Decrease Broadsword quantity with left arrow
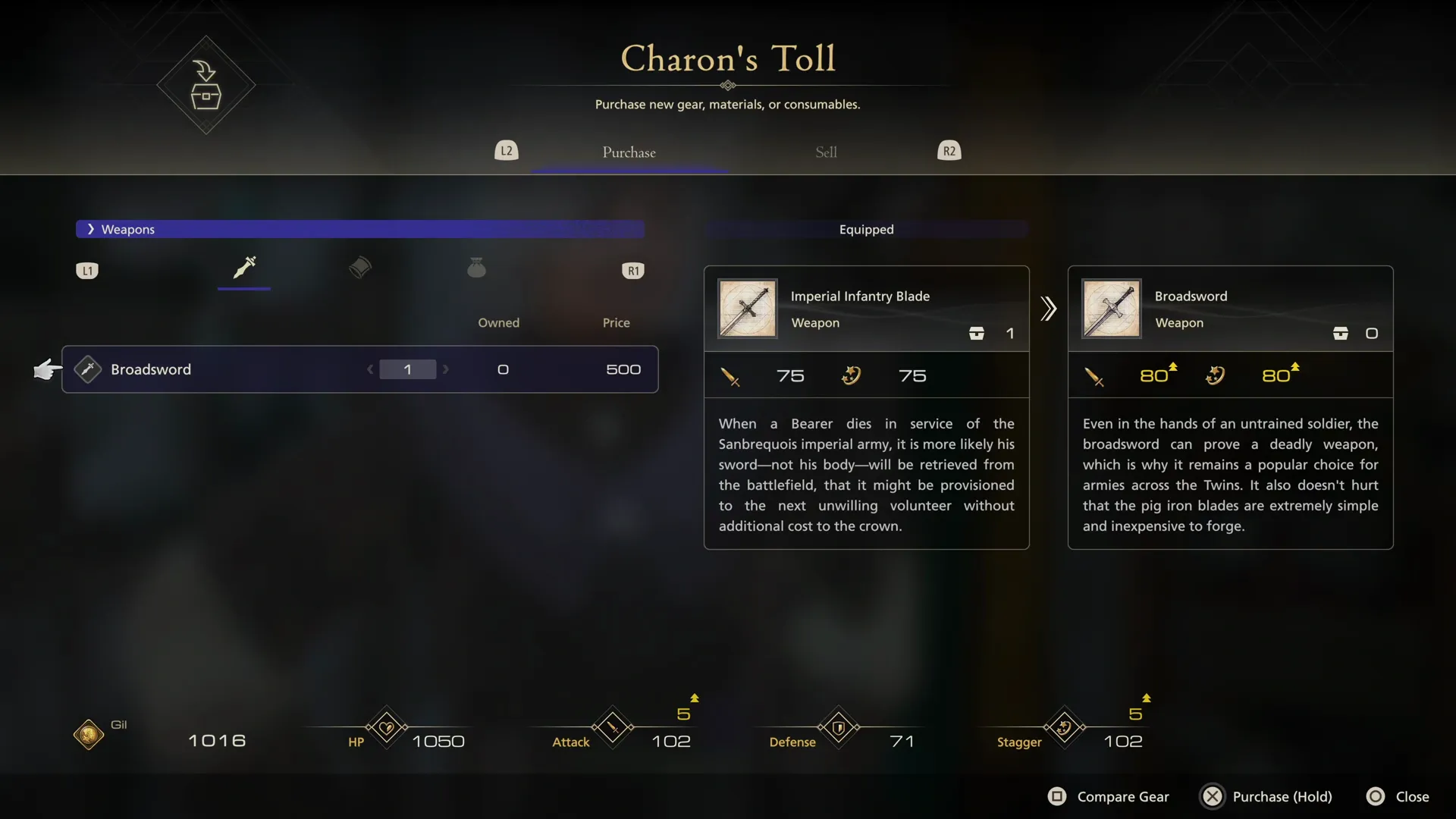Image resolution: width=1456 pixels, height=819 pixels. 370,369
